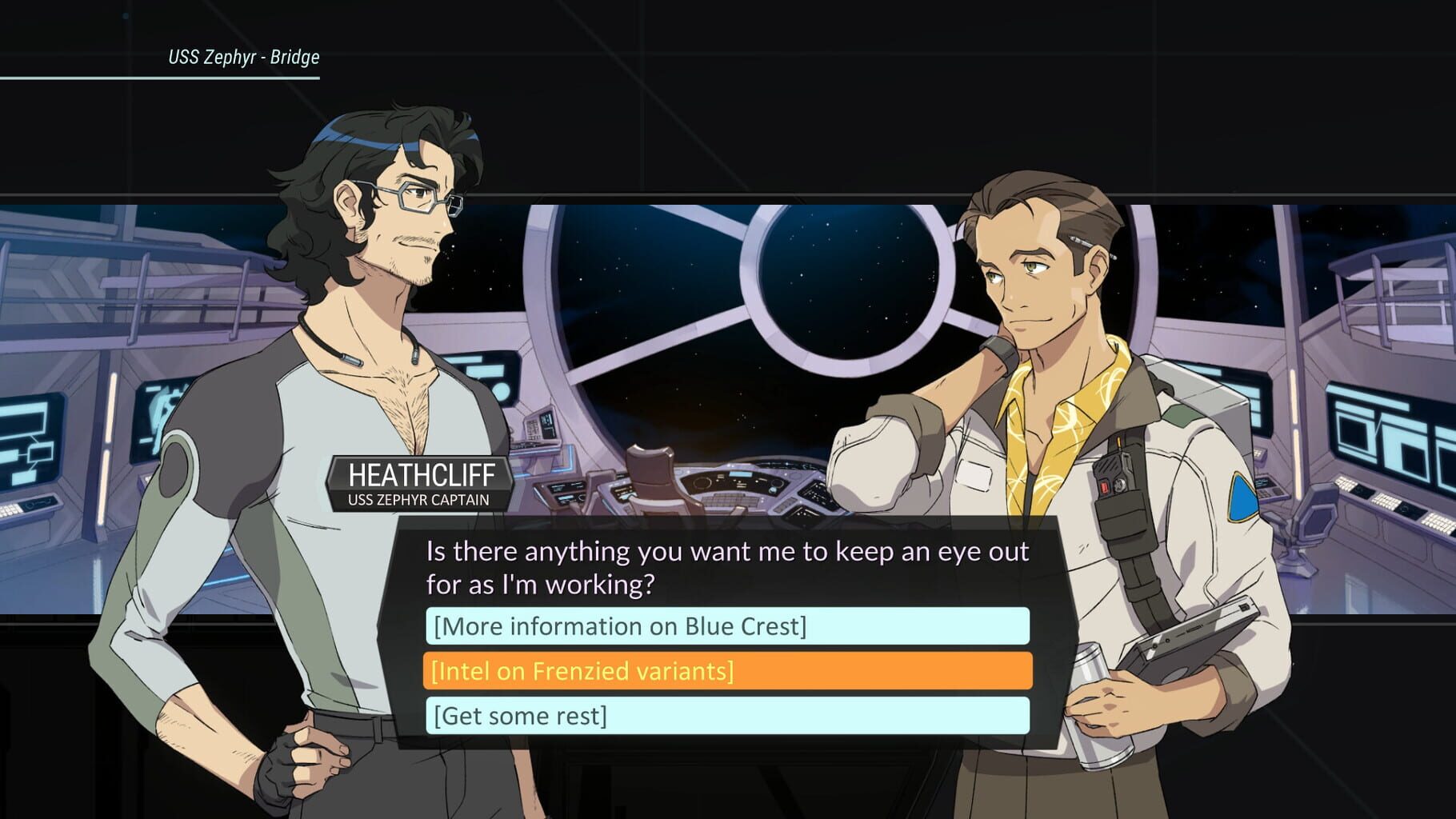
Task: Click the USS Zephyr - Bridge location label
Action: 242,58
